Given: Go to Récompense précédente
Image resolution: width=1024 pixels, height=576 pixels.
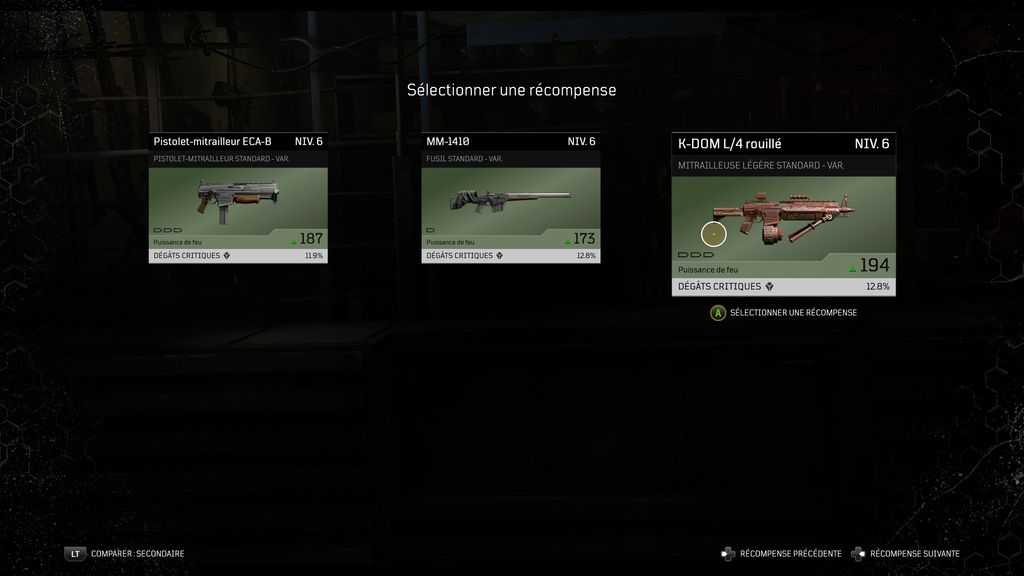Looking at the screenshot, I should pyautogui.click(x=782, y=553).
